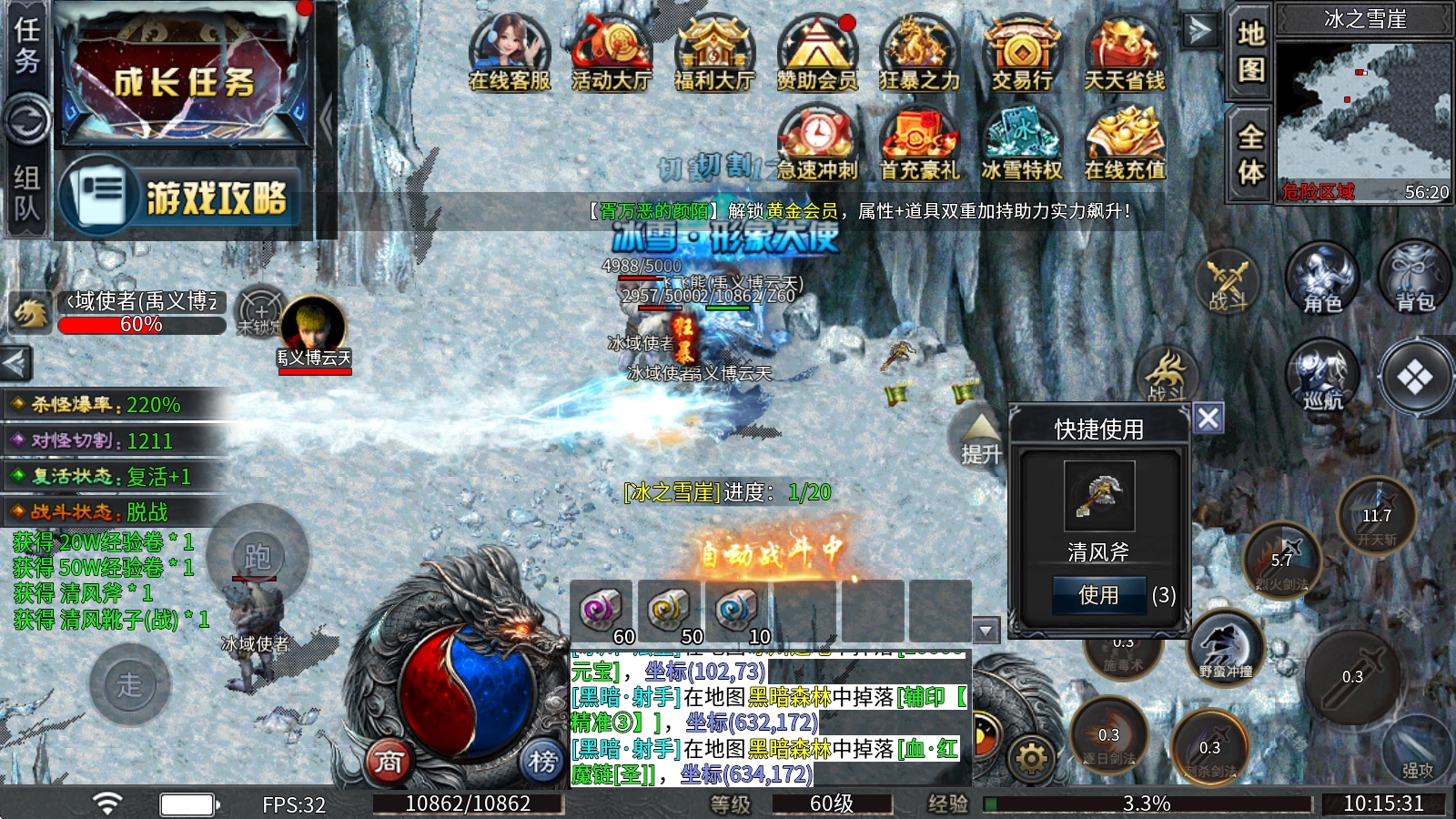Viewport: 1456px width, 819px height.
Task: Close the 快捷使用 quick-use popup
Action: [1208, 419]
